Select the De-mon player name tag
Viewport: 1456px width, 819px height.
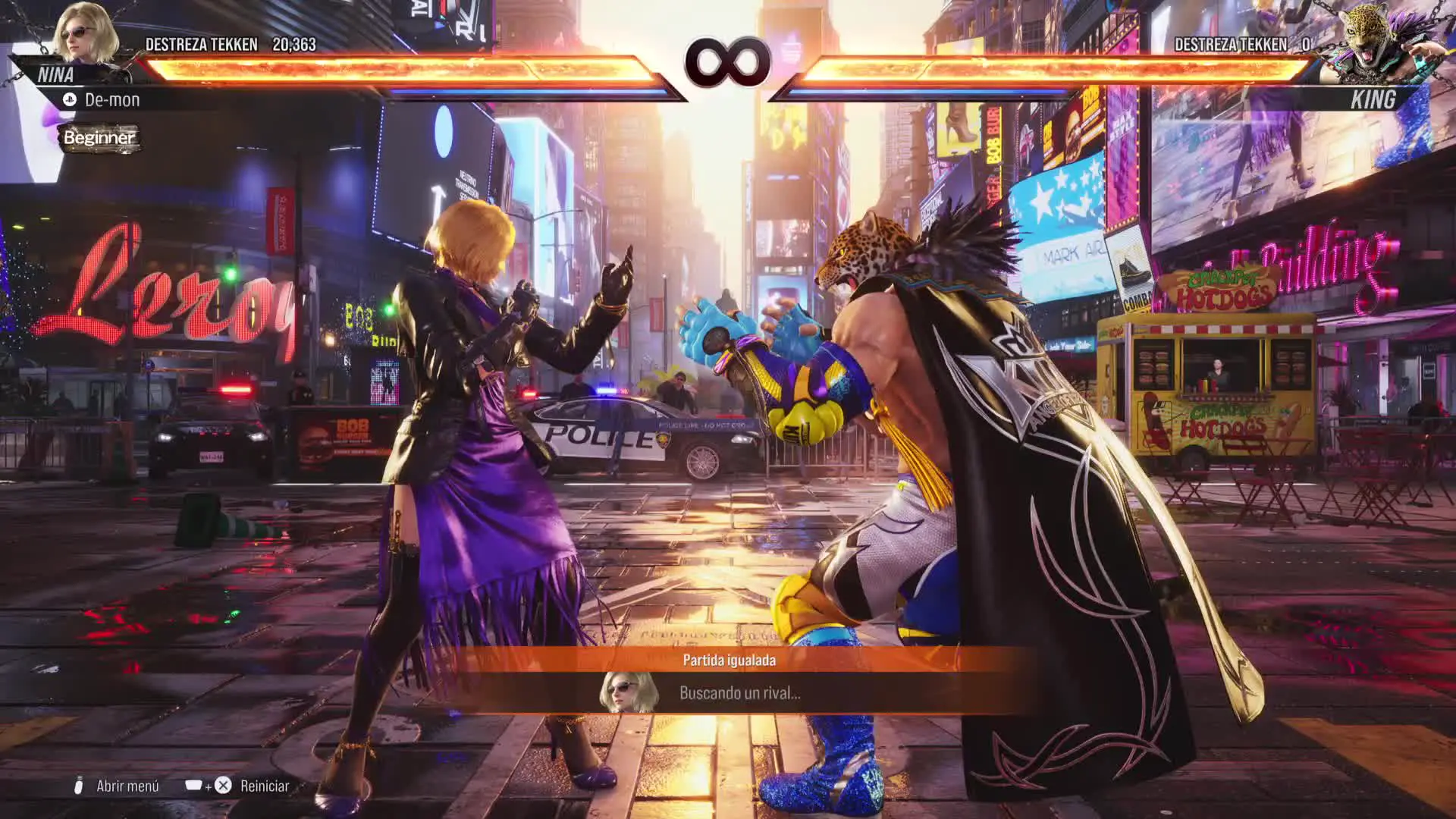coord(111,99)
